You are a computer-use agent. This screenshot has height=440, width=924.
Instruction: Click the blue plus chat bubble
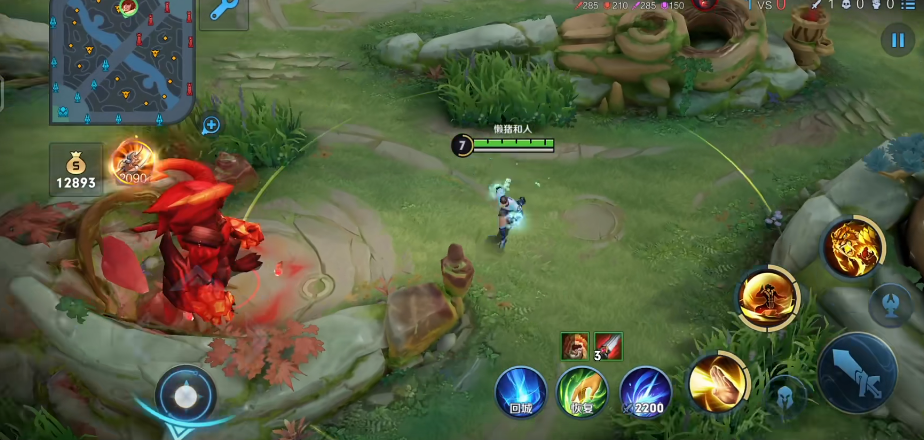[211, 125]
